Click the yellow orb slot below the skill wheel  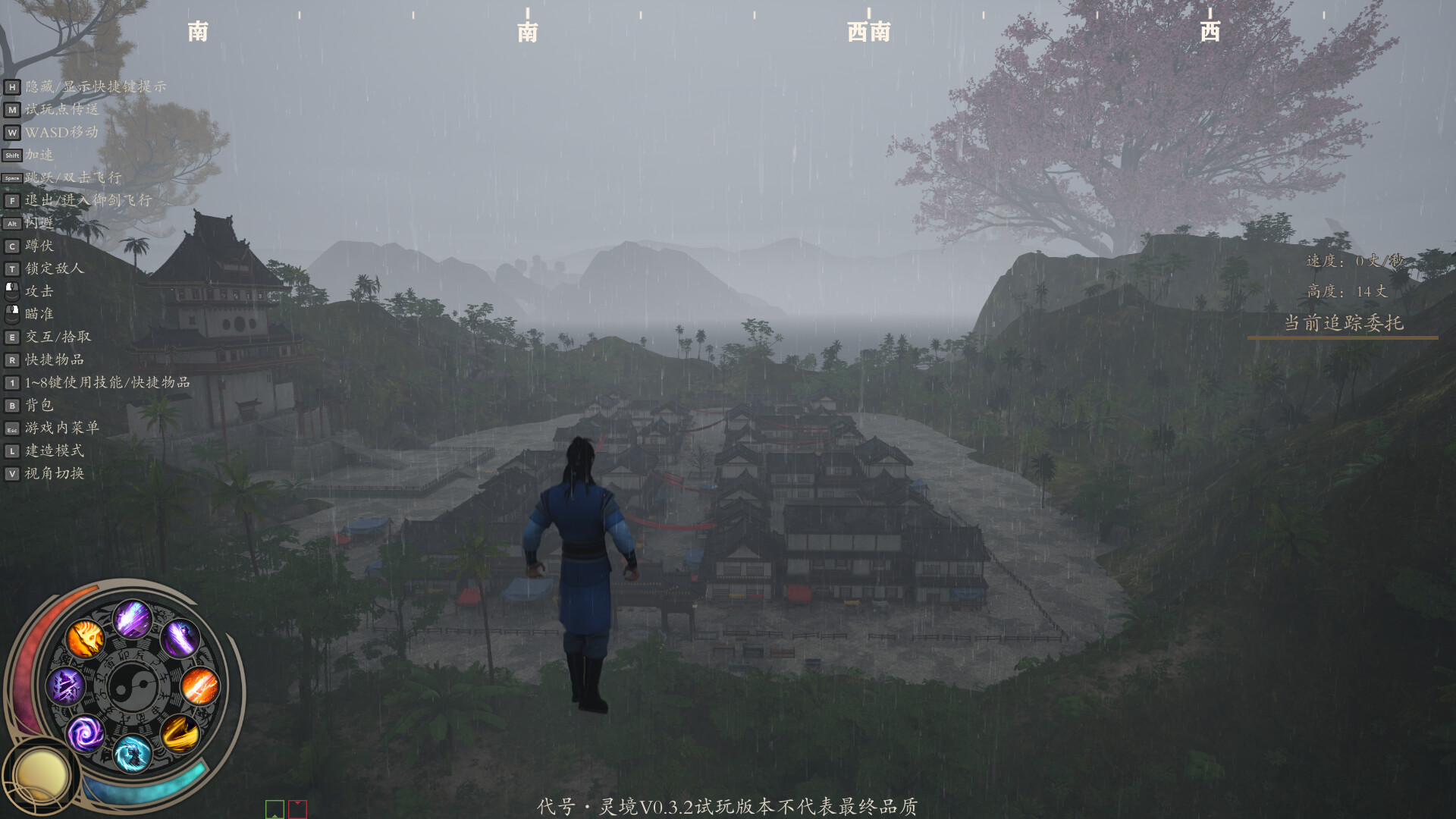(x=42, y=773)
